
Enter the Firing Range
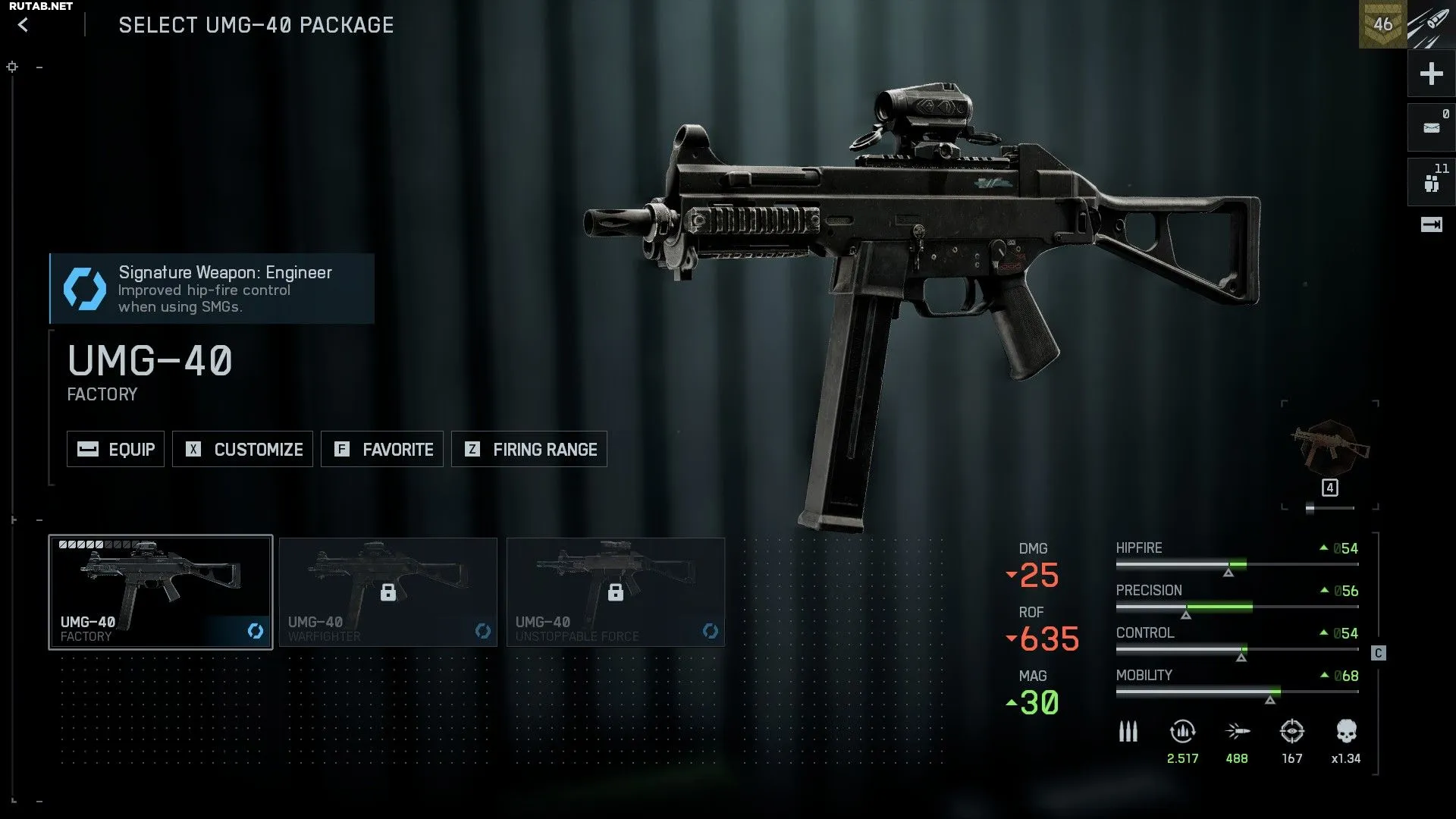(529, 449)
